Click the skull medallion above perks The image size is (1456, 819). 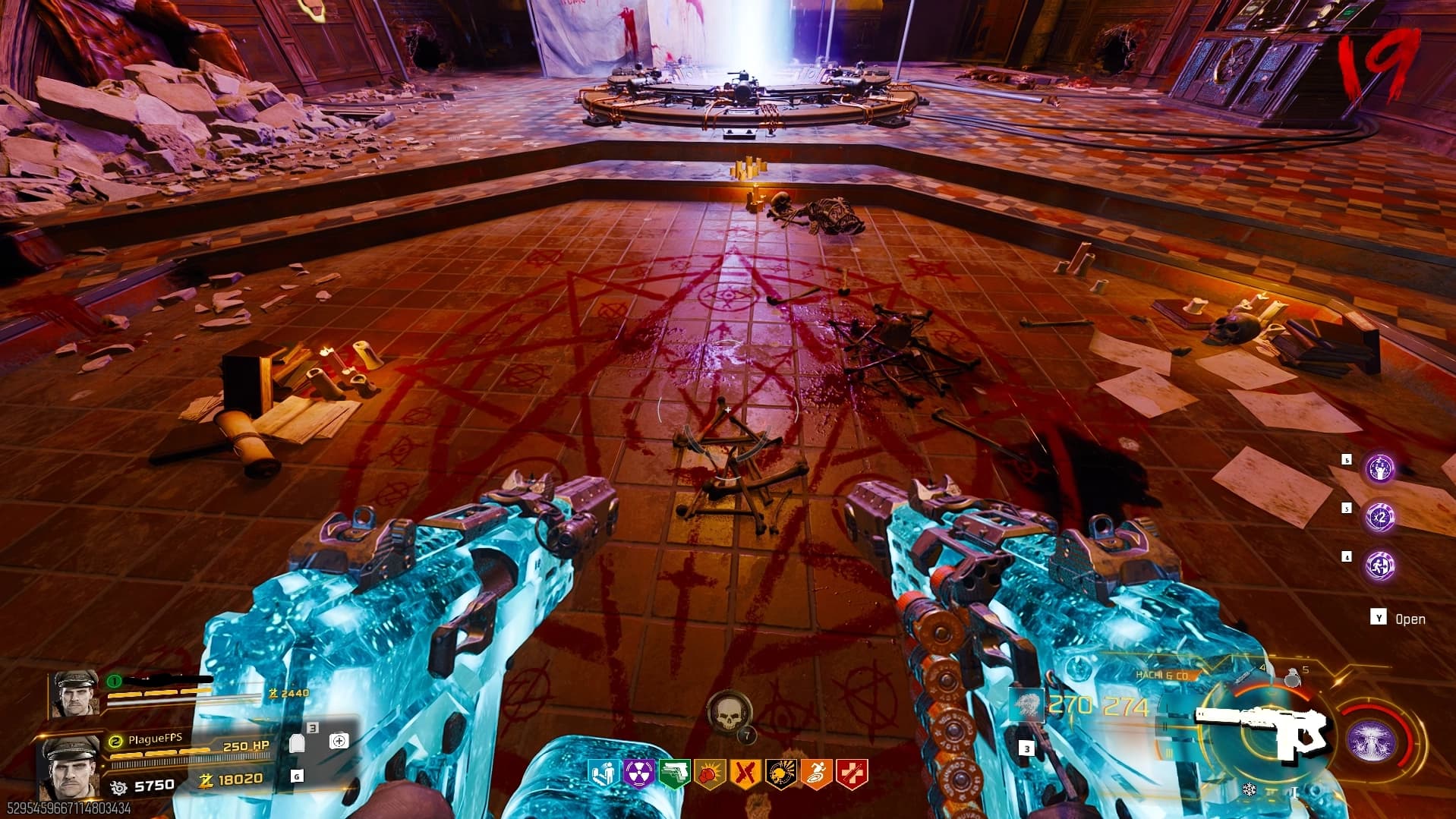pos(727,713)
